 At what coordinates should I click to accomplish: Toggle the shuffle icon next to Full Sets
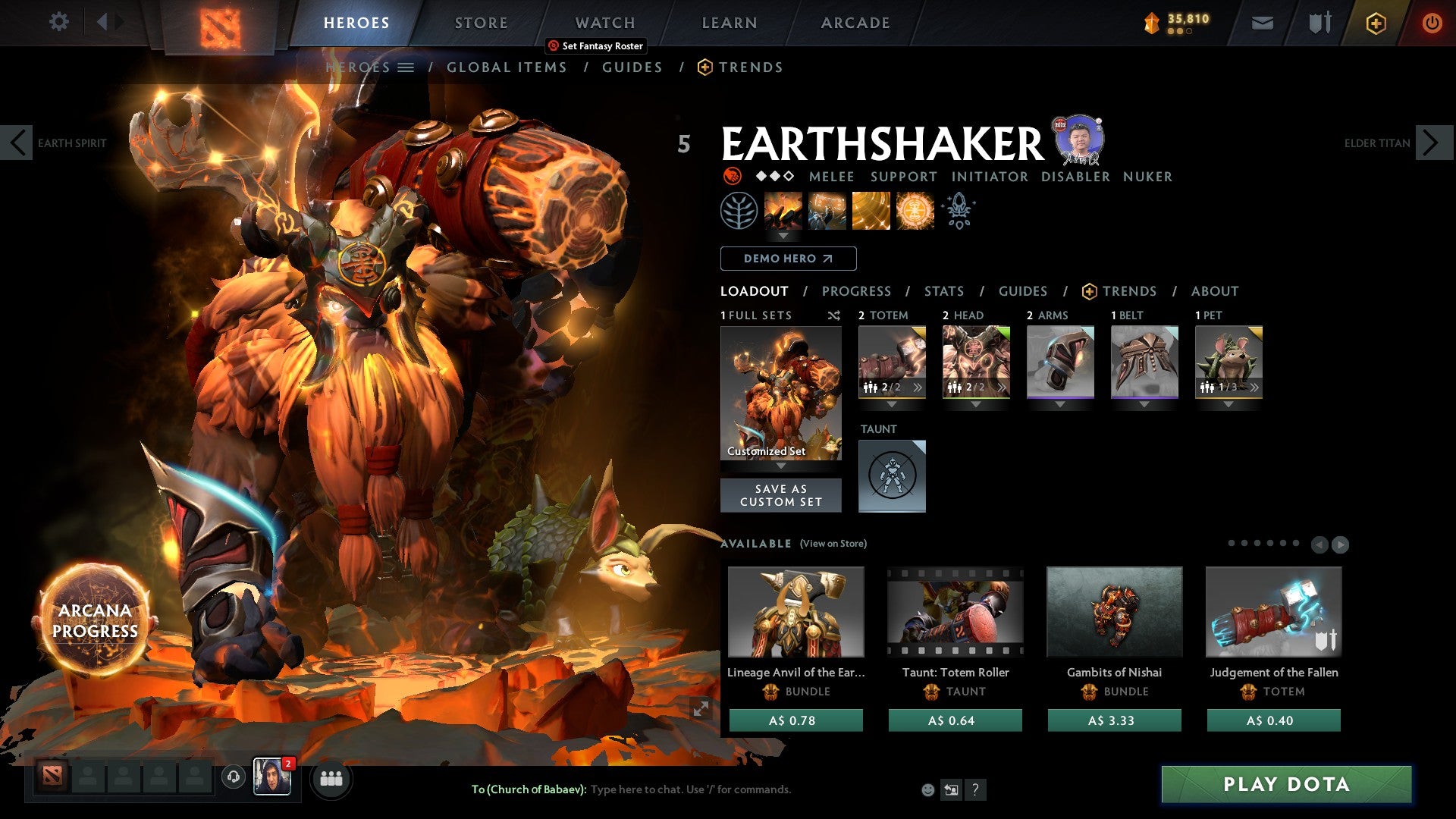pos(834,315)
